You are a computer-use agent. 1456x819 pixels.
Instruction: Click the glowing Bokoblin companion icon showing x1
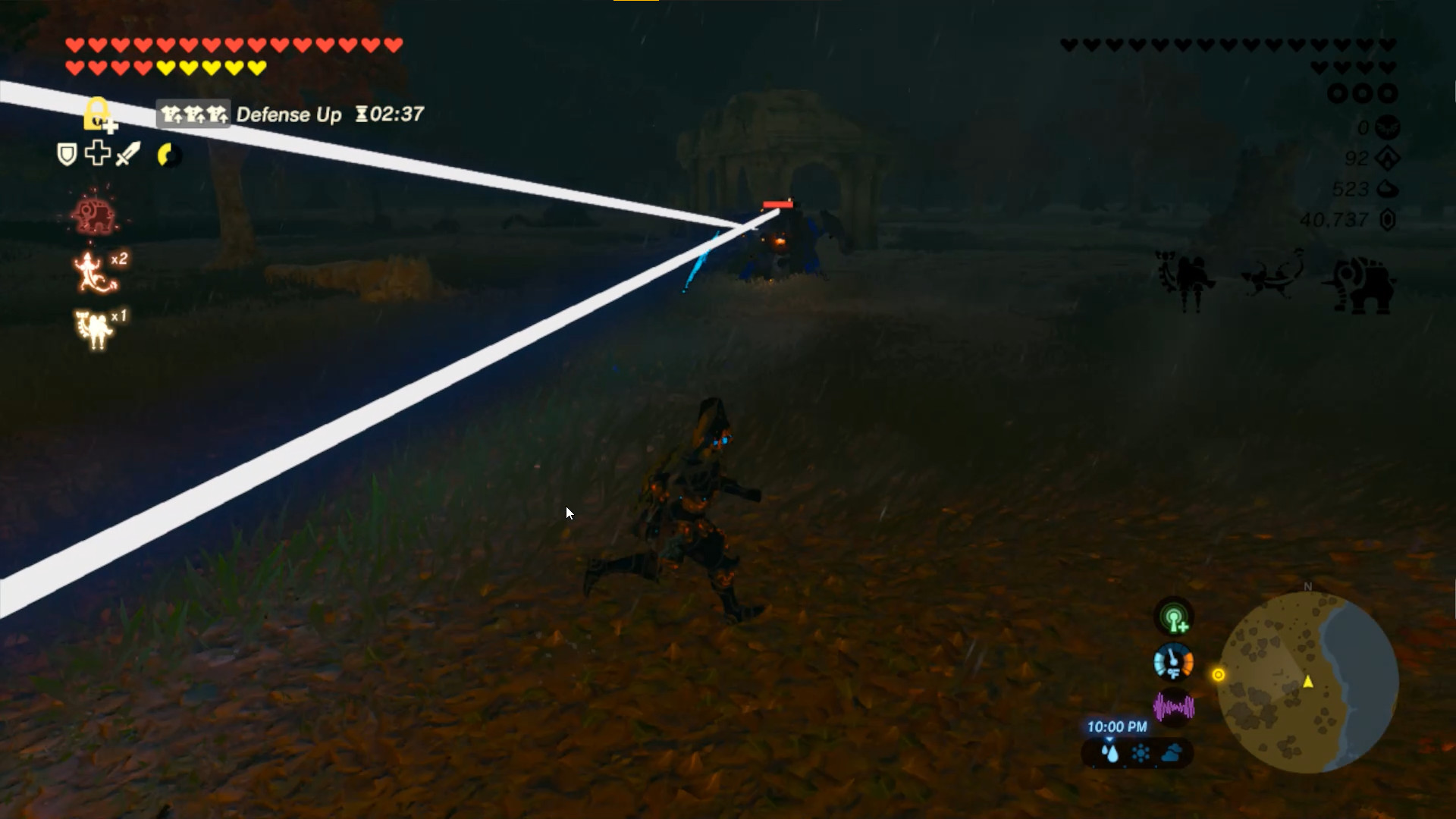[x=93, y=326]
